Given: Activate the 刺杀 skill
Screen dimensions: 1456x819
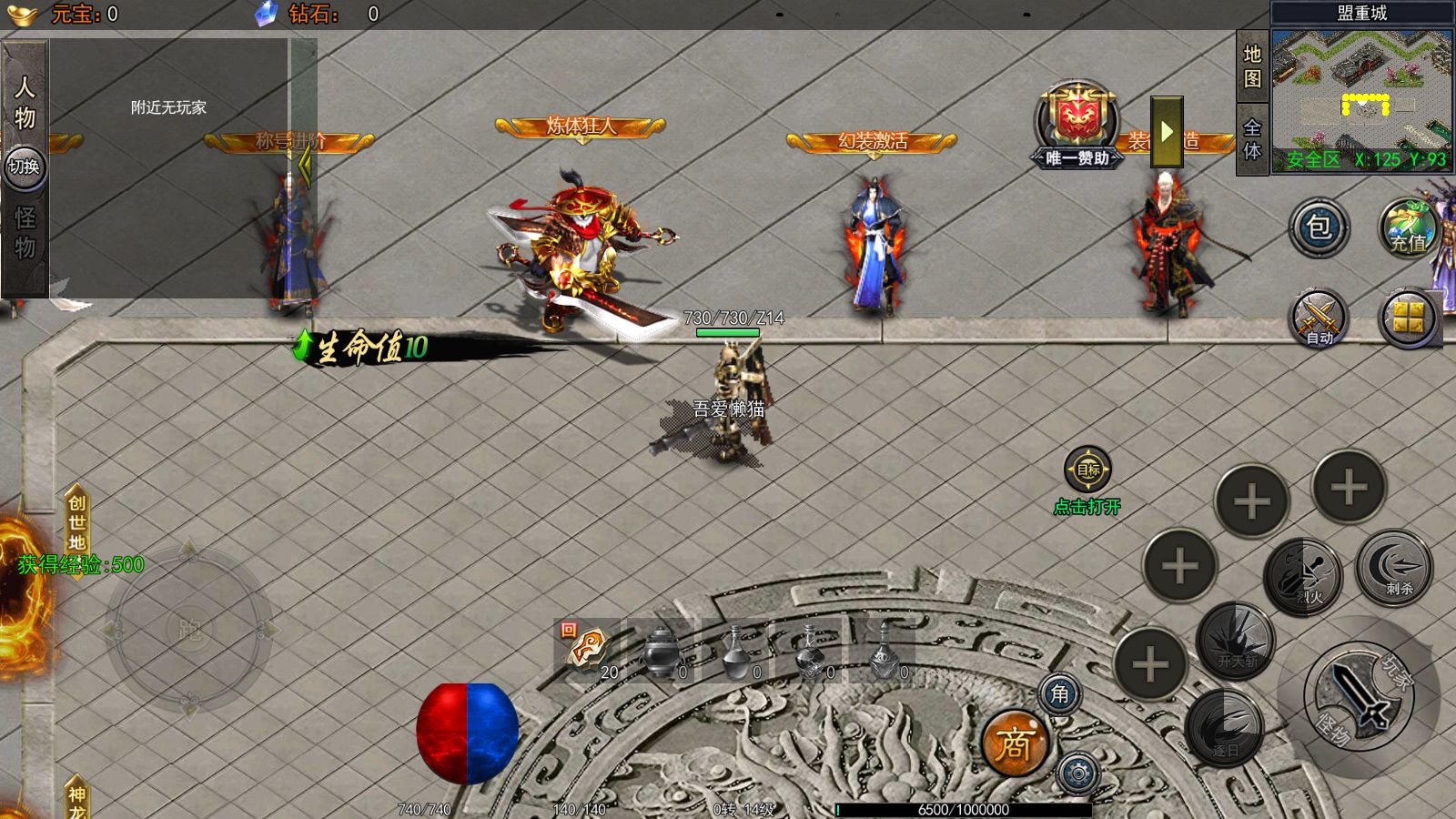Looking at the screenshot, I should (x=1394, y=569).
